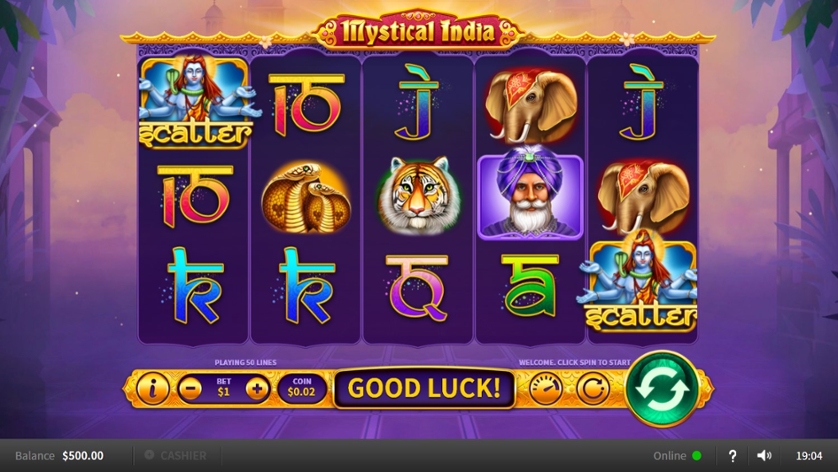Change the coin value of $0.02

301,388
